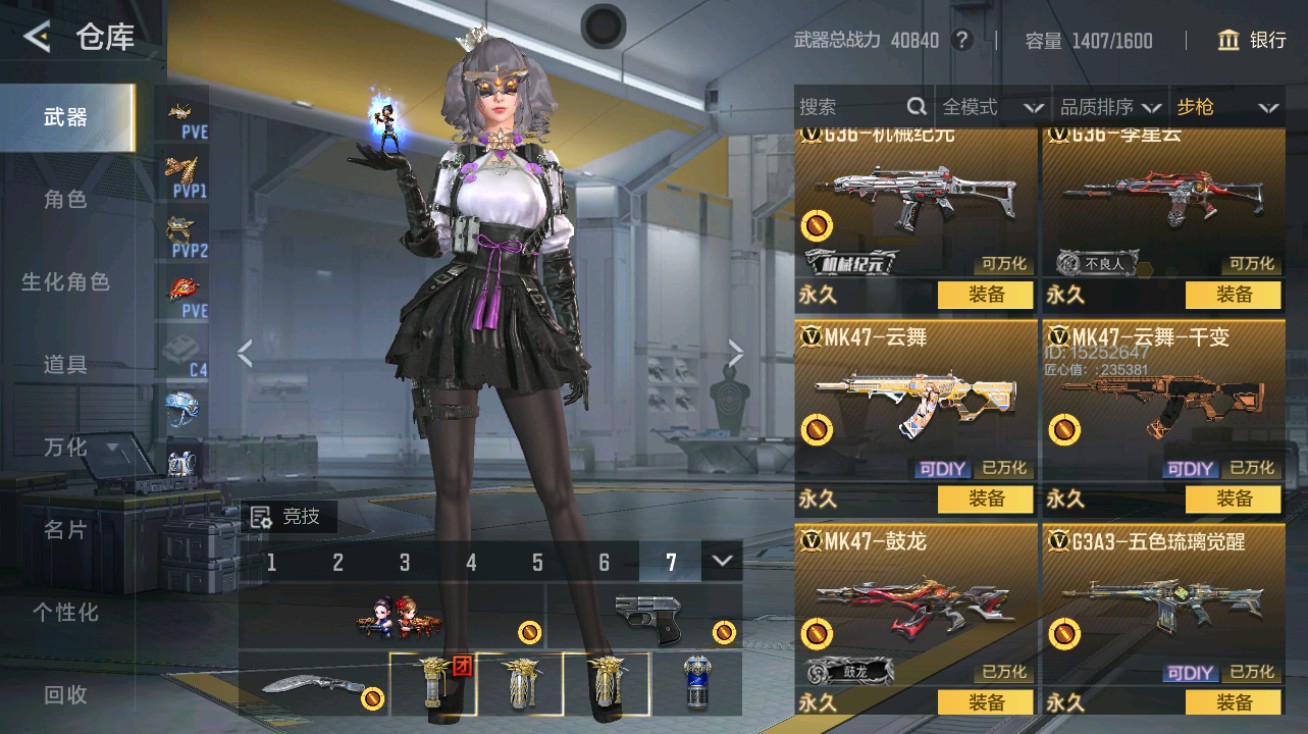Open the 步枪 weapon type dropdown
This screenshot has height=734, width=1308.
[1227, 107]
